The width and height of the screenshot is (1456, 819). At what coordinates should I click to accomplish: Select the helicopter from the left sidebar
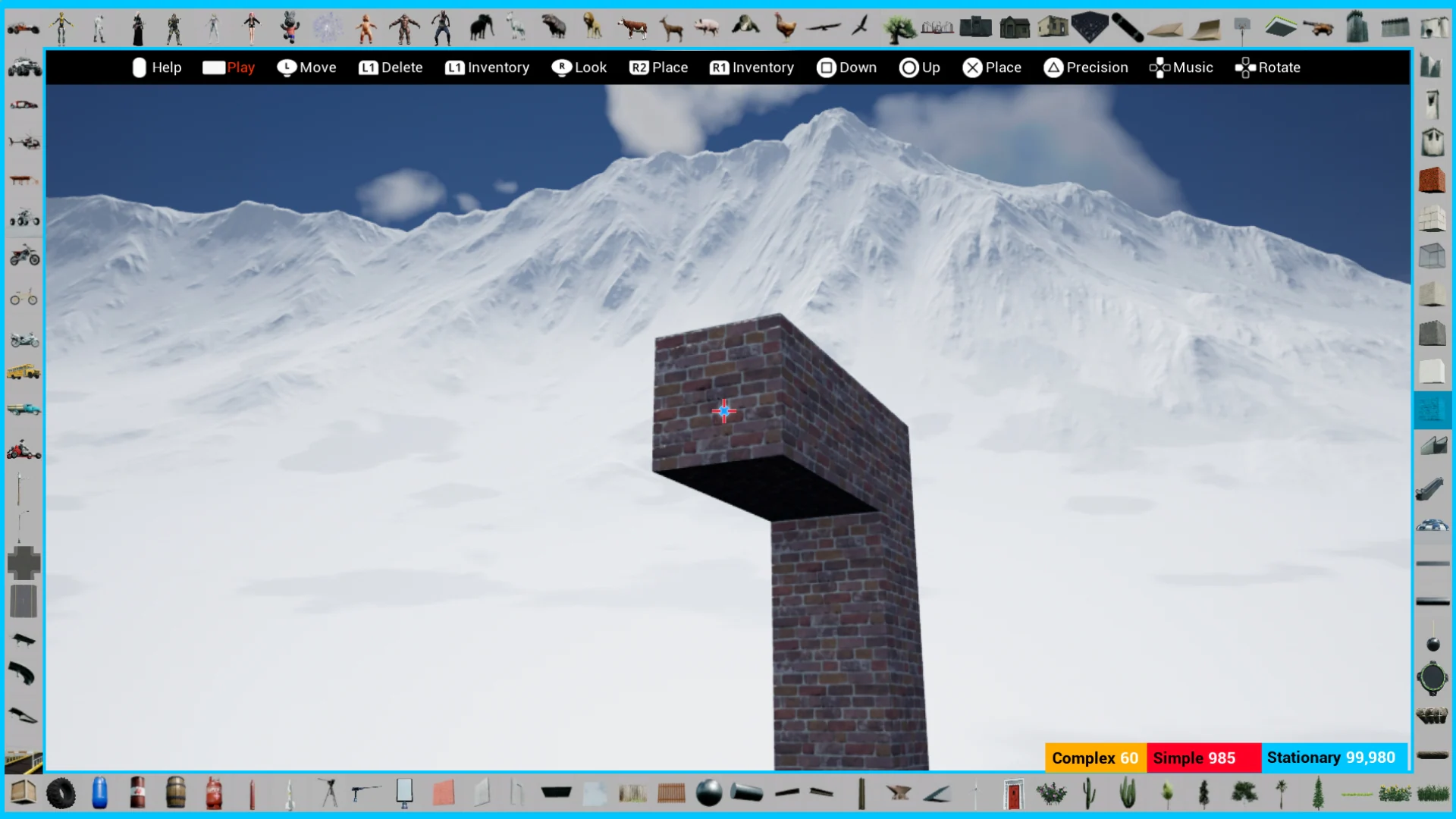pyautogui.click(x=25, y=140)
